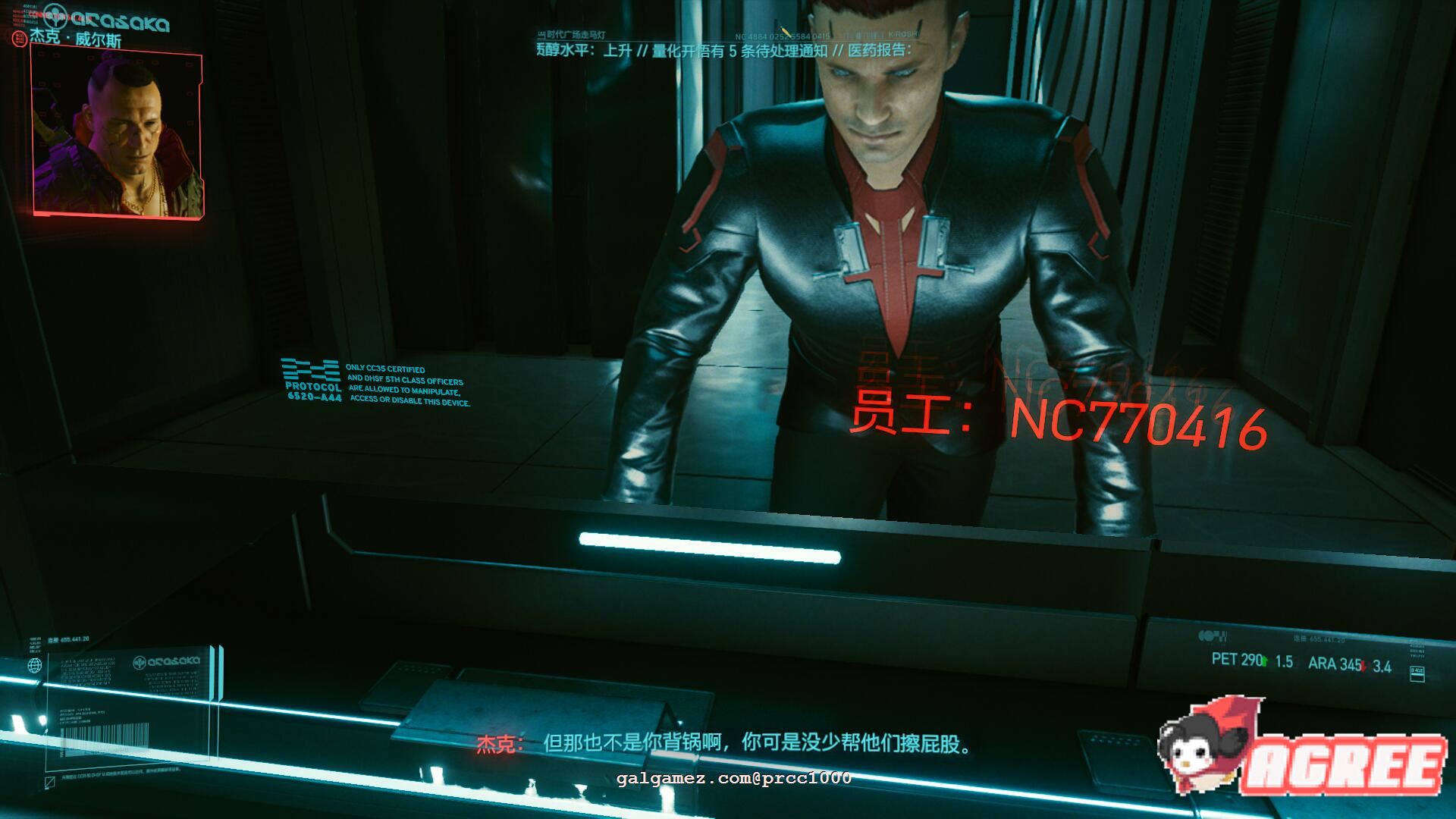Toggle the green rise arrow next to PET 290
The image size is (1456, 819).
click(1264, 661)
